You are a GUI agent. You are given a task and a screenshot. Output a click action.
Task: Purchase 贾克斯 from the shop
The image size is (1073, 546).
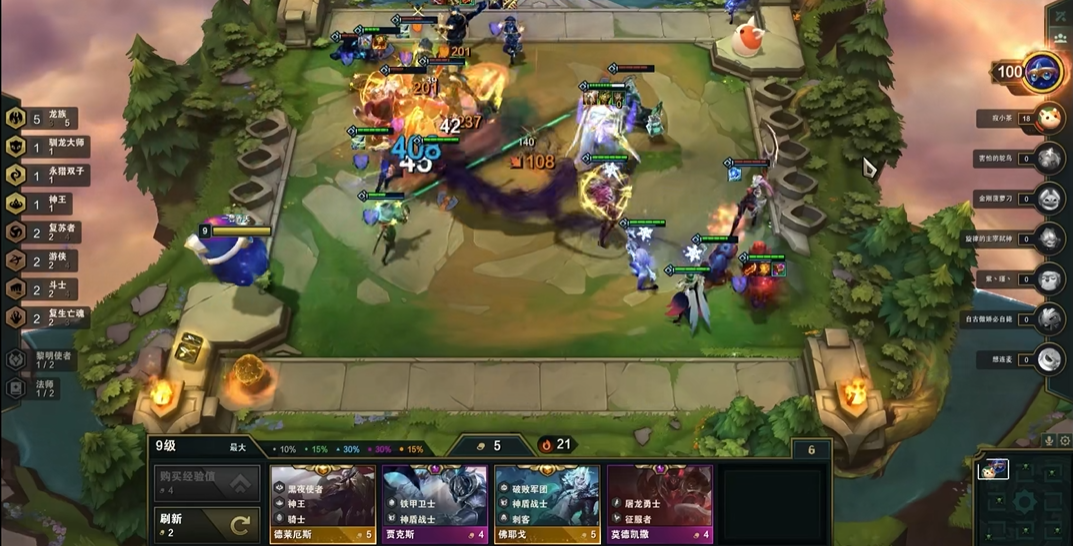coord(434,503)
